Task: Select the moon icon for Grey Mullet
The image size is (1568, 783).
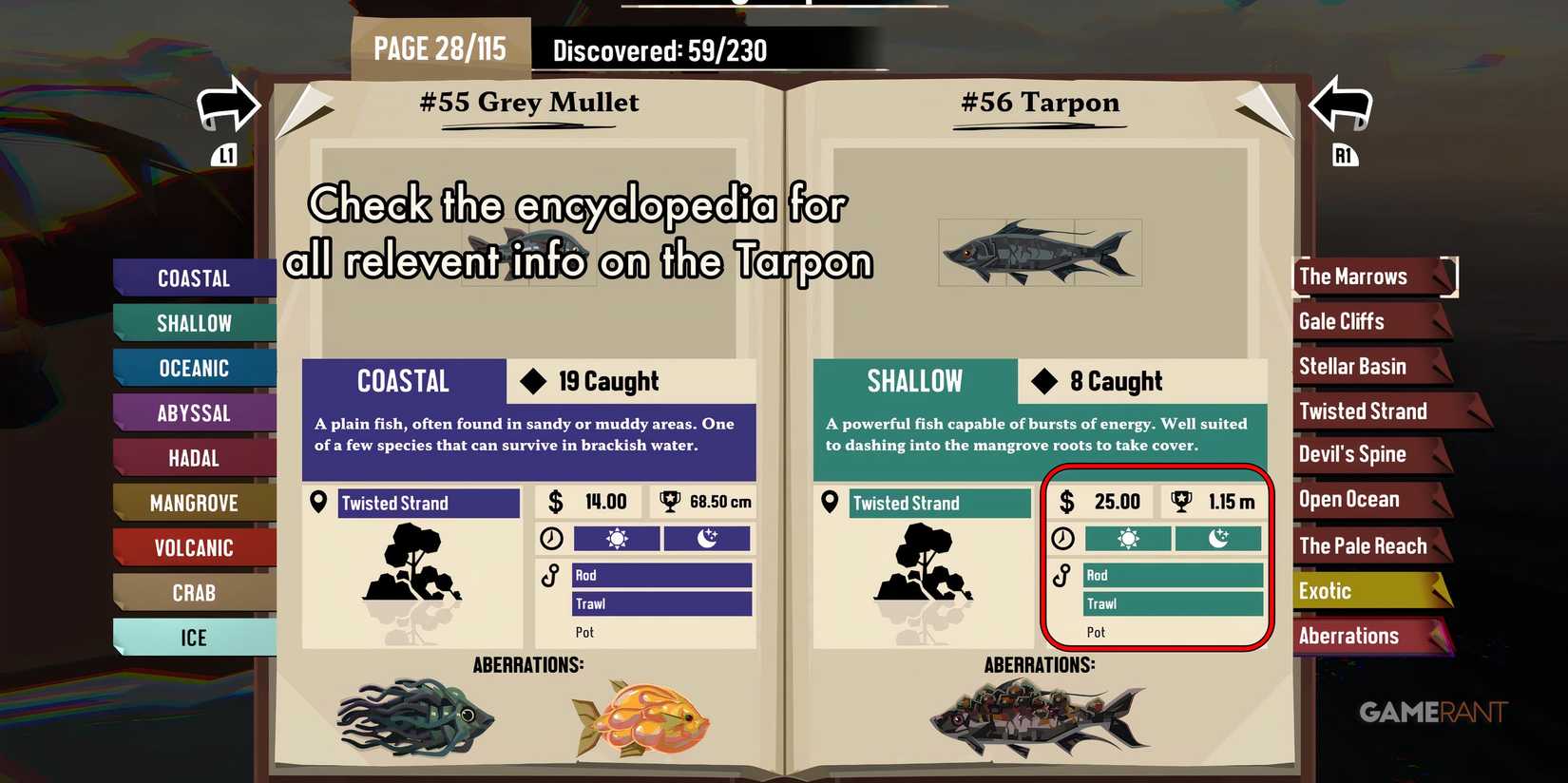Action: tap(707, 539)
